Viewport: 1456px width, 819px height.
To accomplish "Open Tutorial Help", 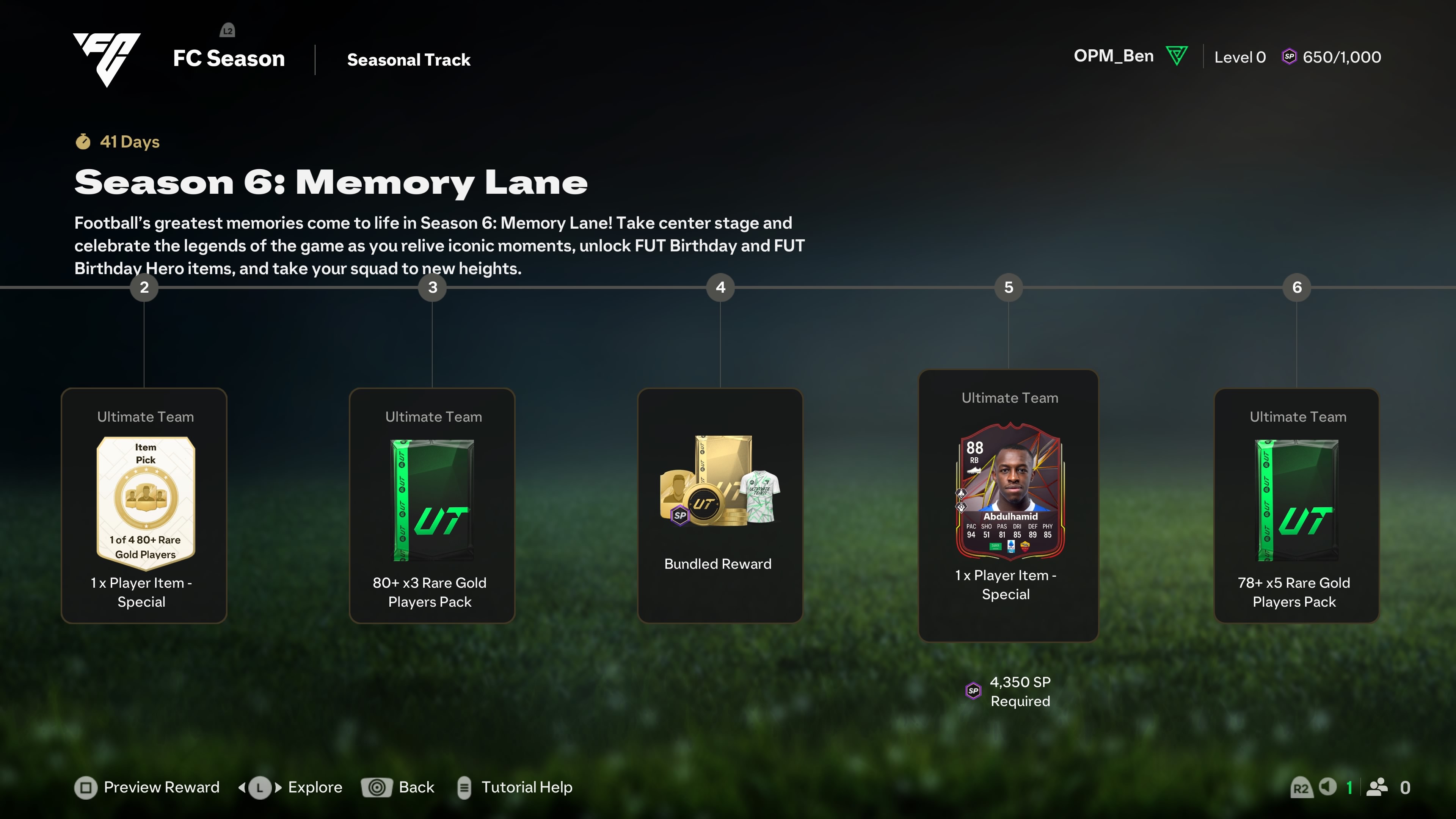I will pos(515,787).
